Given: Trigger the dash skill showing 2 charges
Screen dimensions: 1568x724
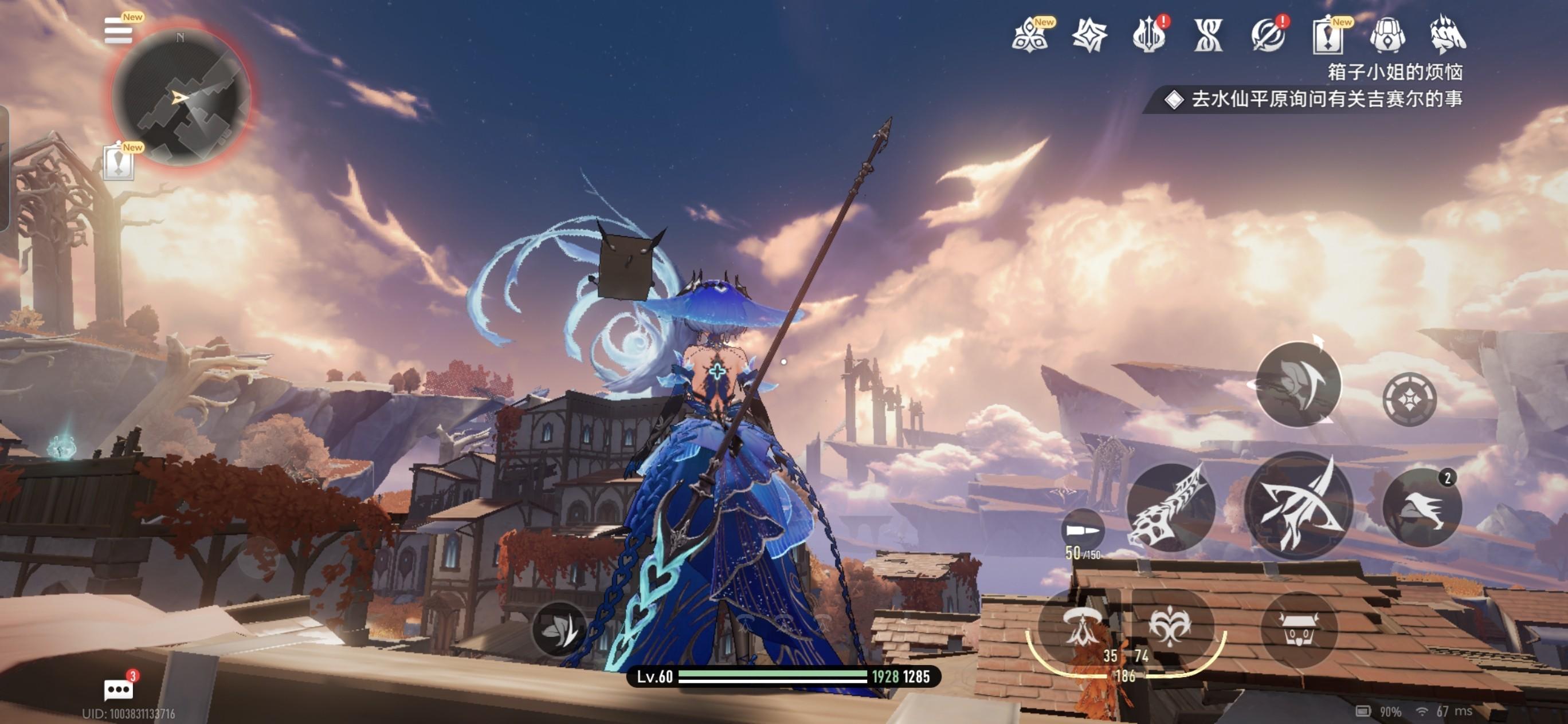Looking at the screenshot, I should point(1422,507).
